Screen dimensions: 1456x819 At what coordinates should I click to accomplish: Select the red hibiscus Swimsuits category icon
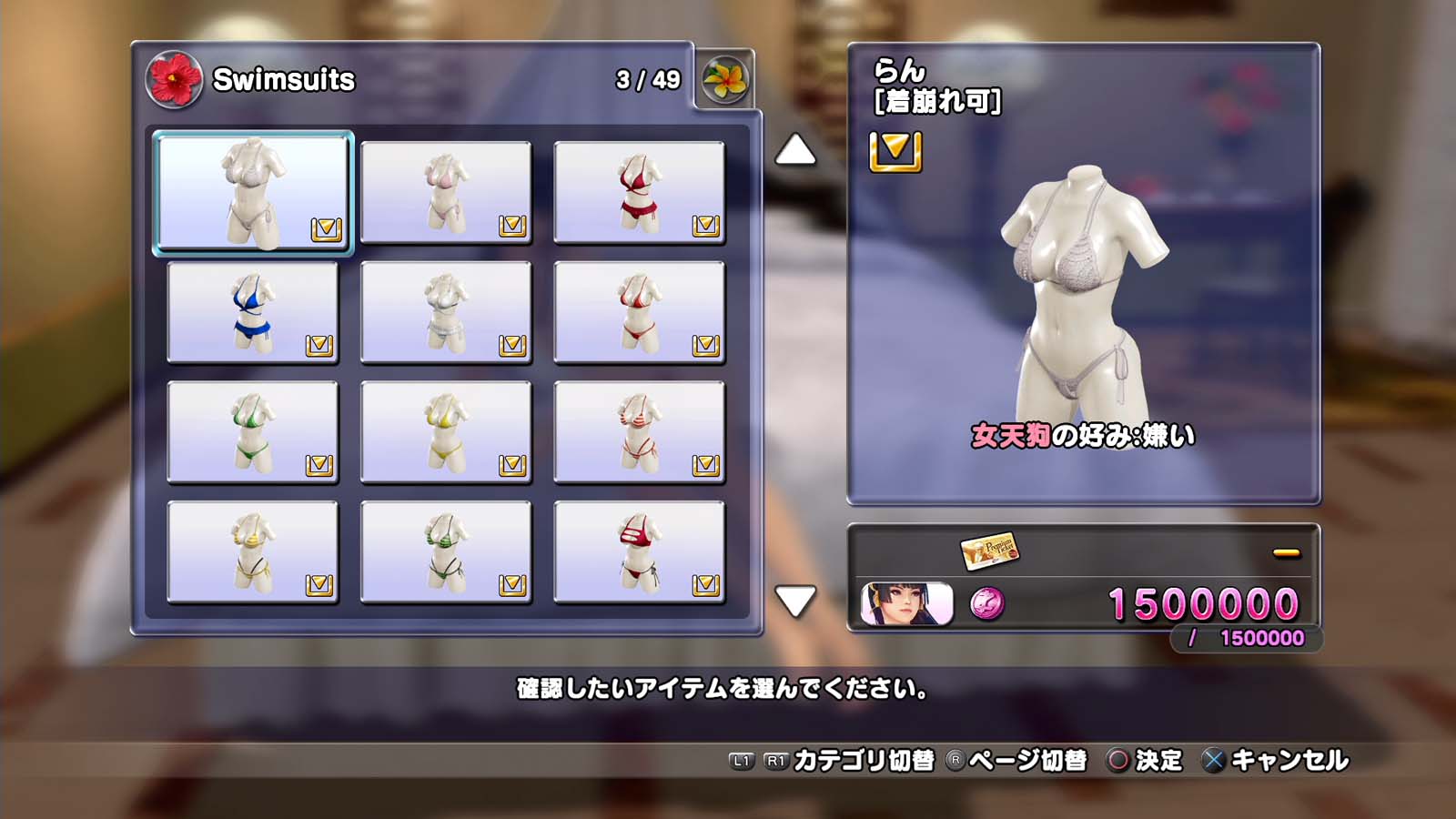tap(174, 79)
